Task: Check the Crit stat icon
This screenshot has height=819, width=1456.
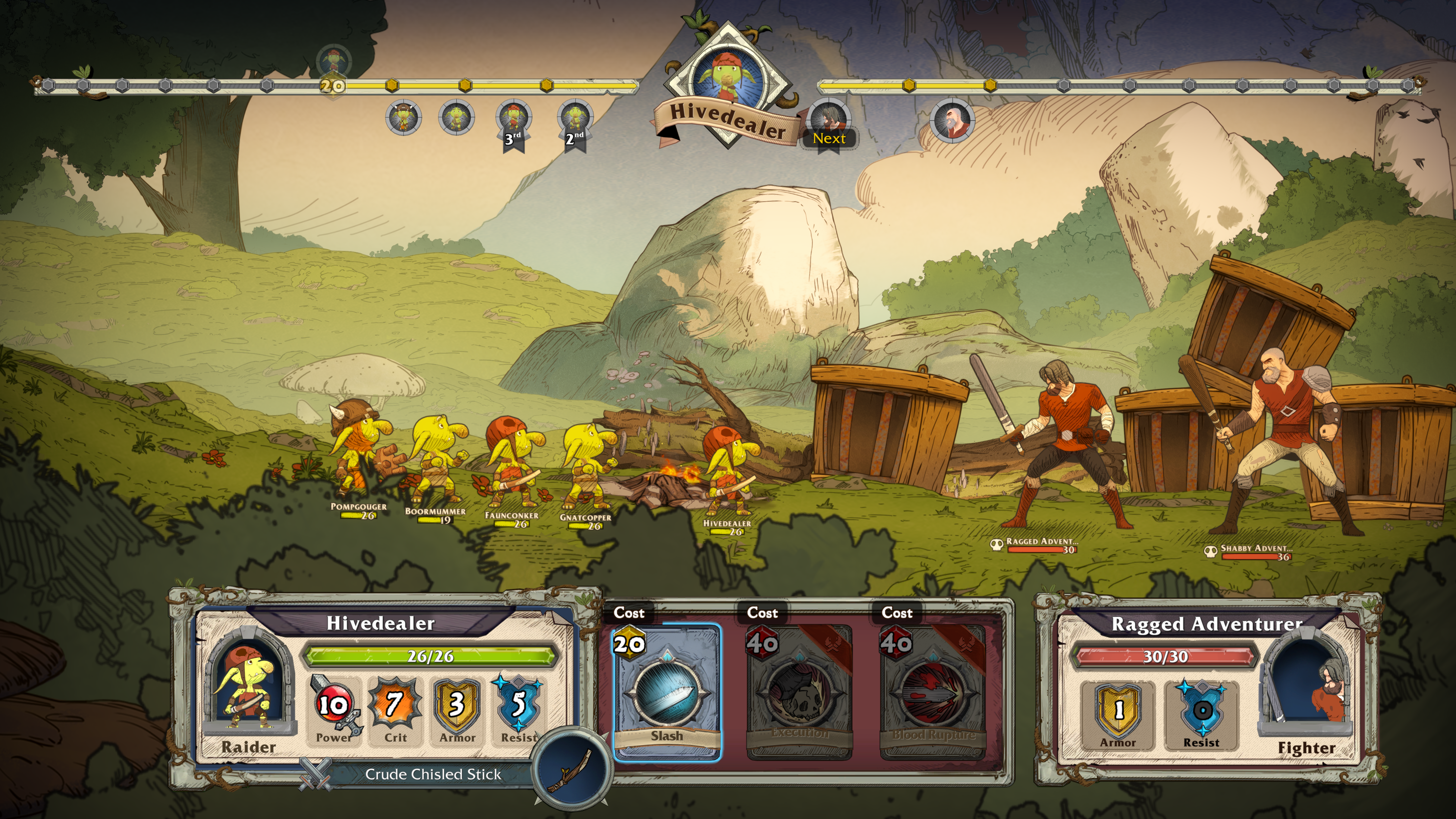Action: click(x=395, y=707)
